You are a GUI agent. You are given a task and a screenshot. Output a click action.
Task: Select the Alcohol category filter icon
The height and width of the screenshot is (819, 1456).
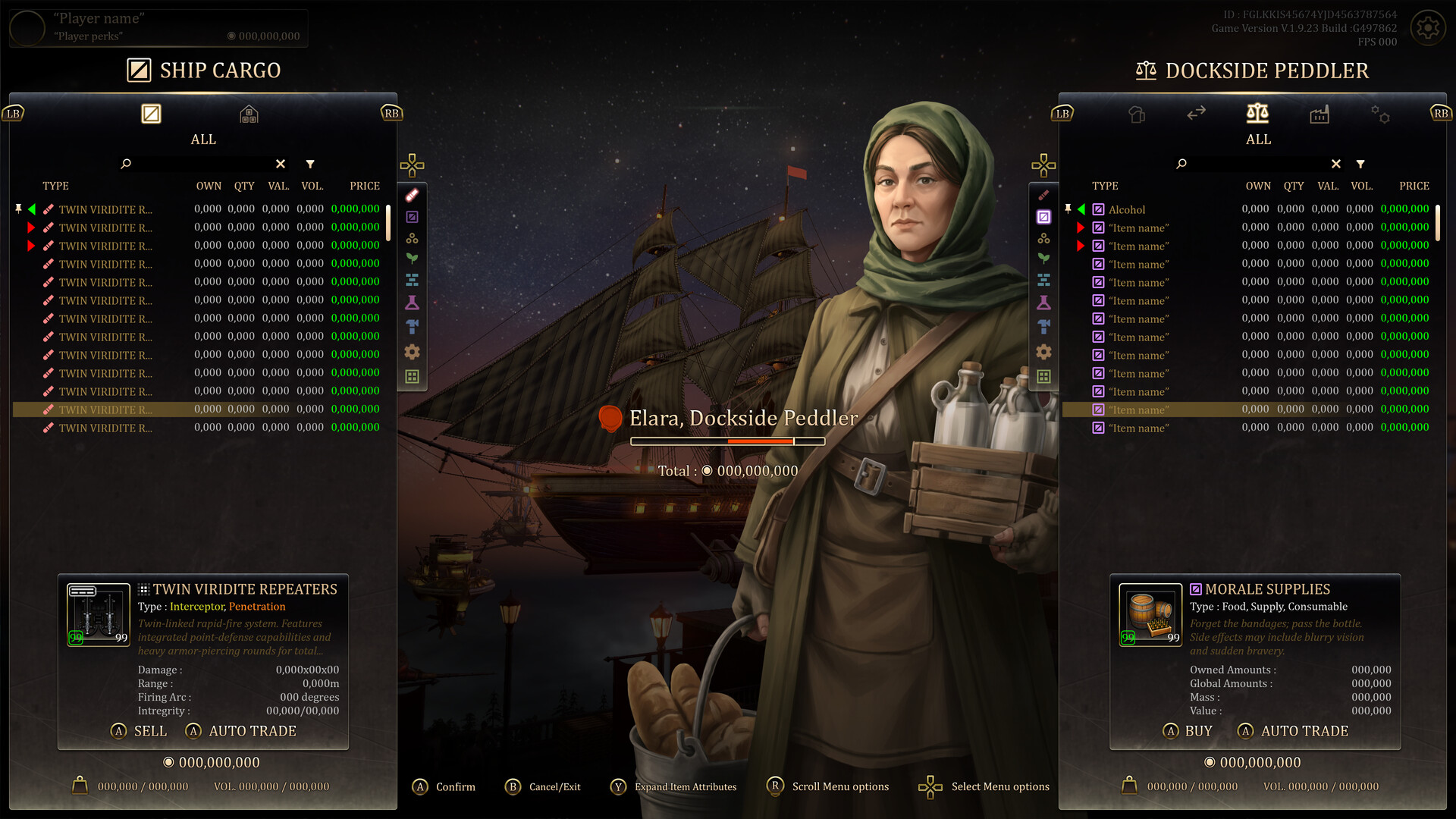pyautogui.click(x=1044, y=216)
